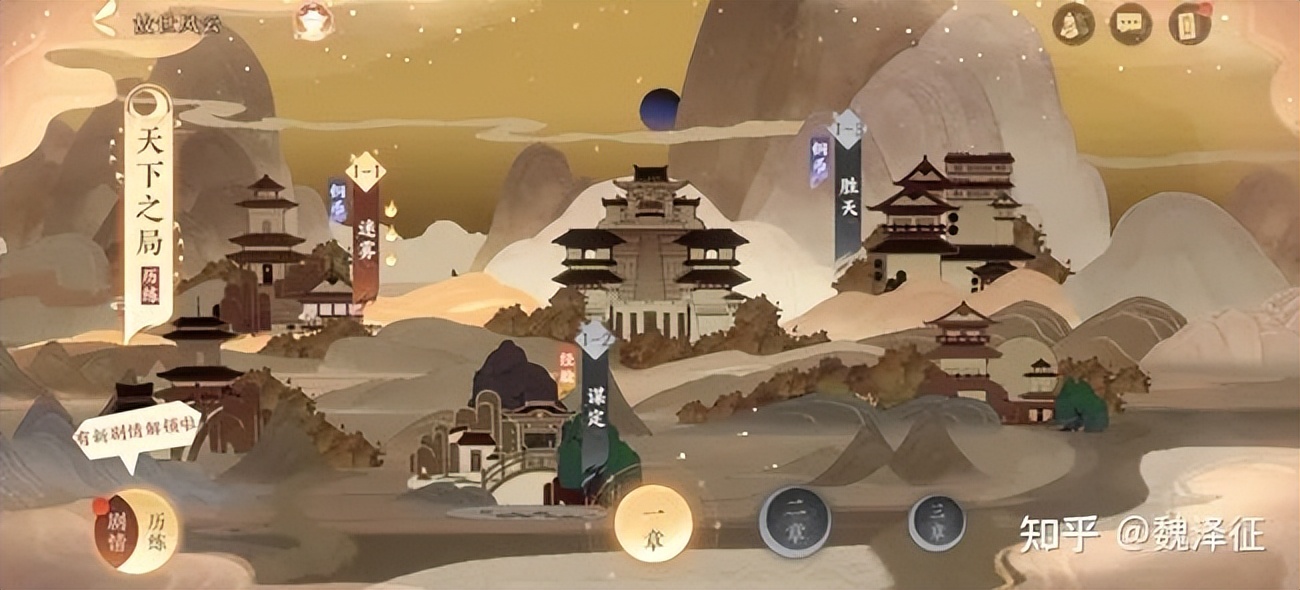The image size is (1300, 590).
Task: Open the card icon with red dot
Action: (x=1190, y=23)
